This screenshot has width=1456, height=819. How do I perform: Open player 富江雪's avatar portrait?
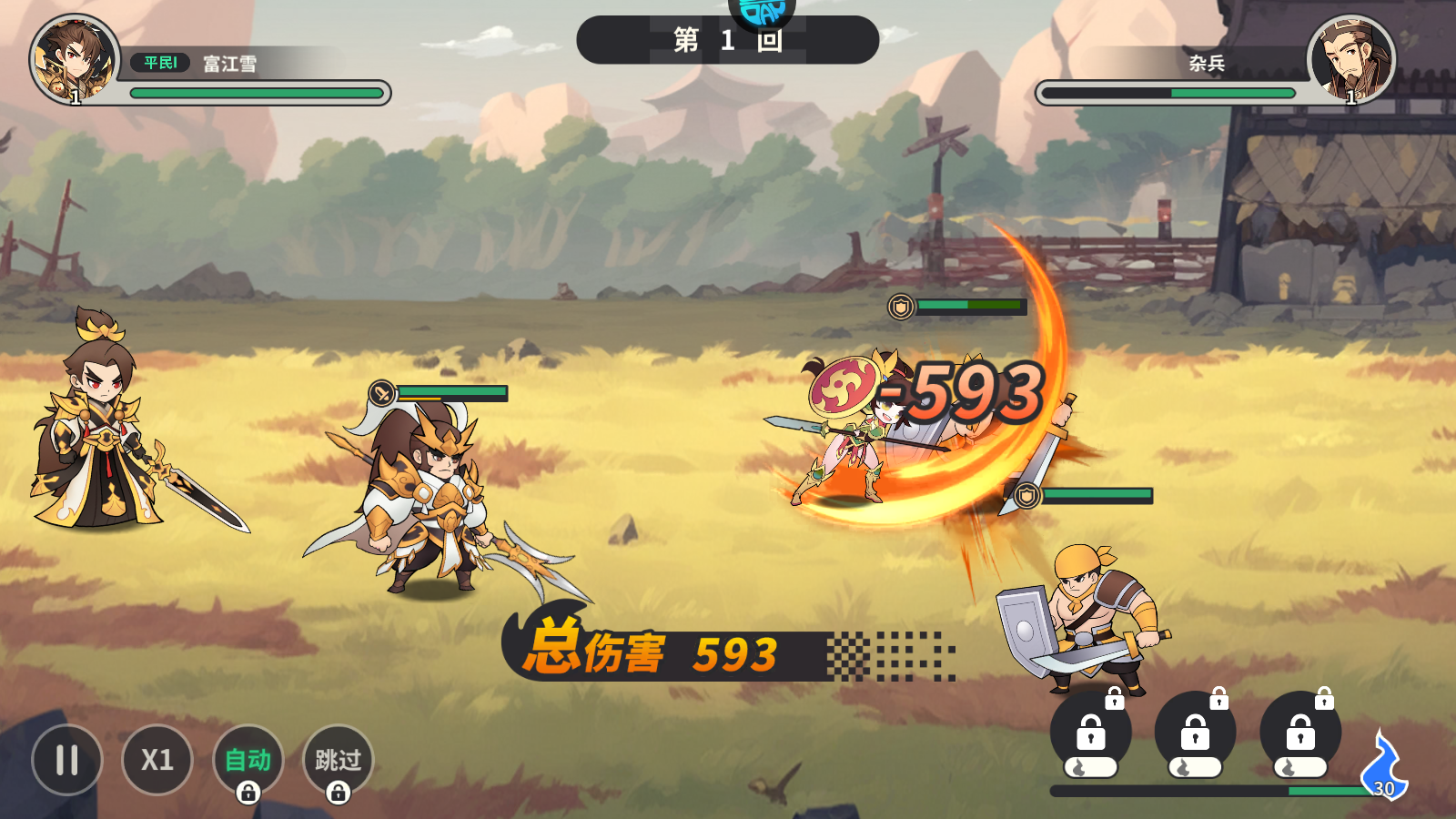[x=75, y=60]
